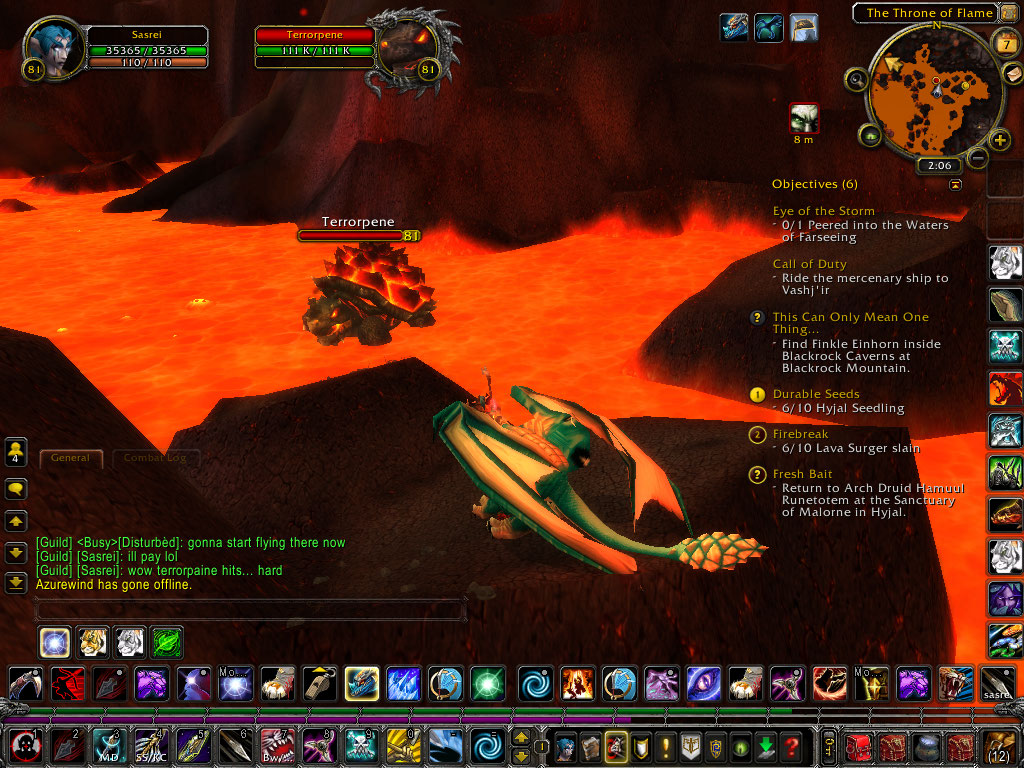Collapse the Objectives tracker arrow
The width and height of the screenshot is (1024, 768).
956,185
